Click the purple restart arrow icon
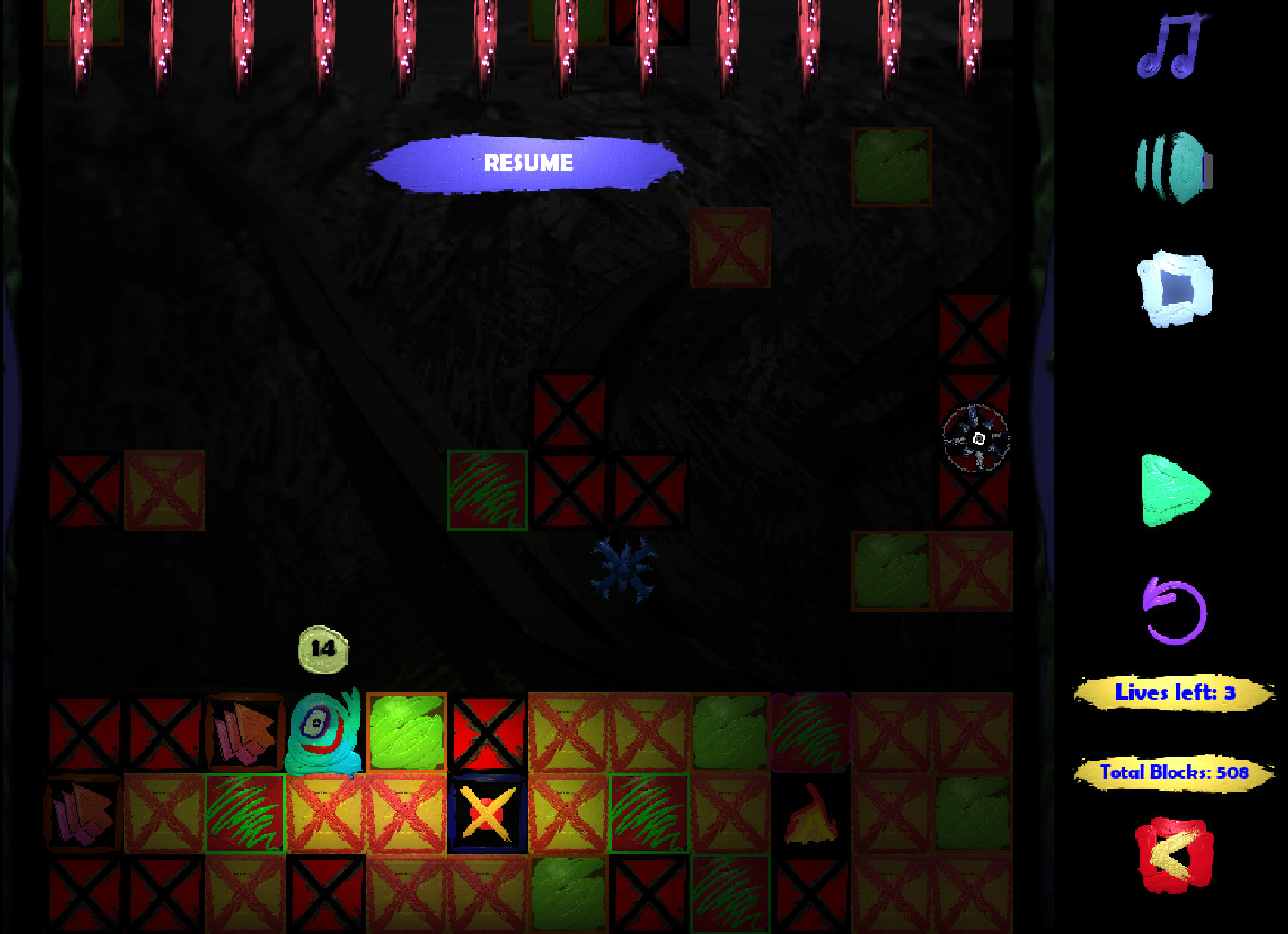 pos(1172,609)
